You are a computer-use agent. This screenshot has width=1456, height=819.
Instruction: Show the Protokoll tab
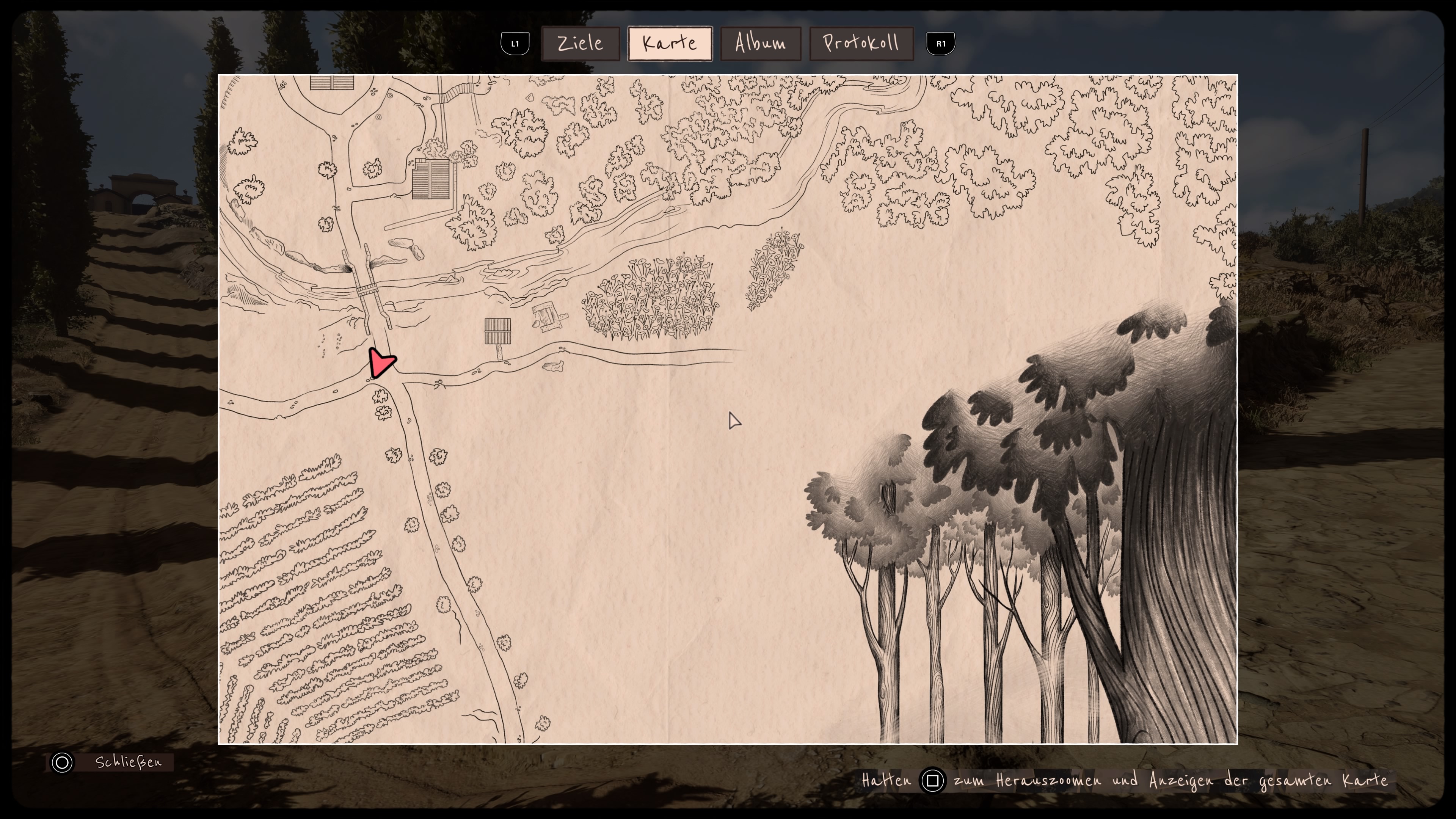(x=861, y=44)
